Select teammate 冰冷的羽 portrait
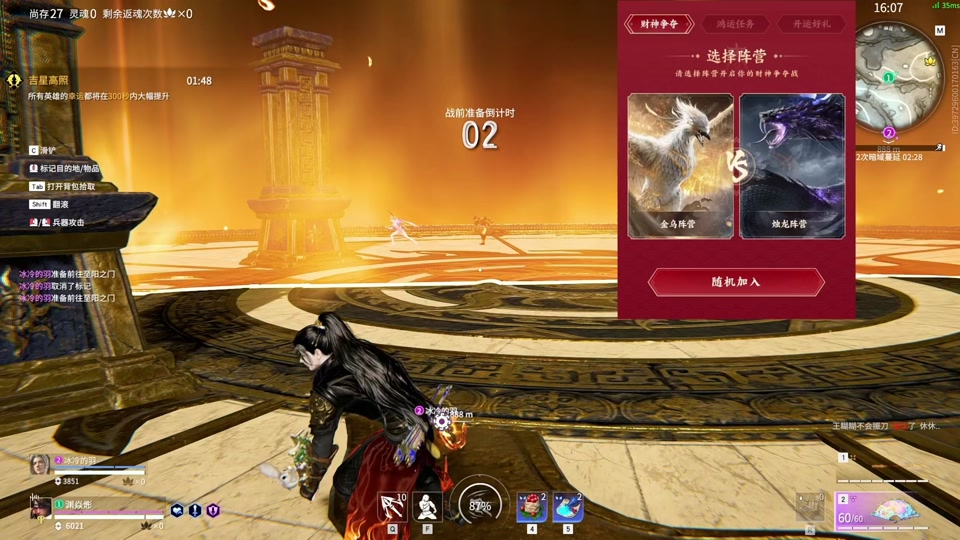Image resolution: width=960 pixels, height=540 pixels. (x=39, y=465)
